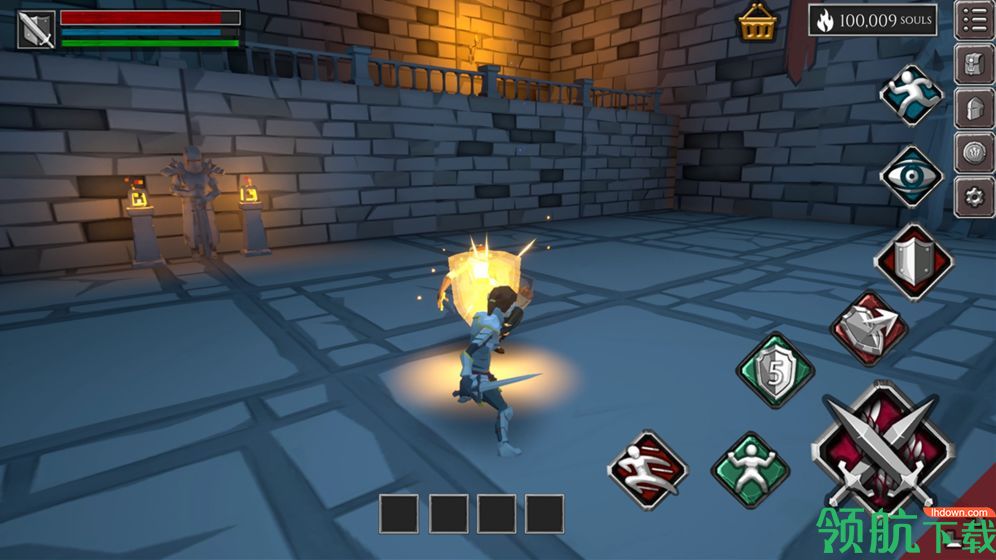Perform the red dash kick ability
Viewport: 996px width, 560px height.
(648, 468)
